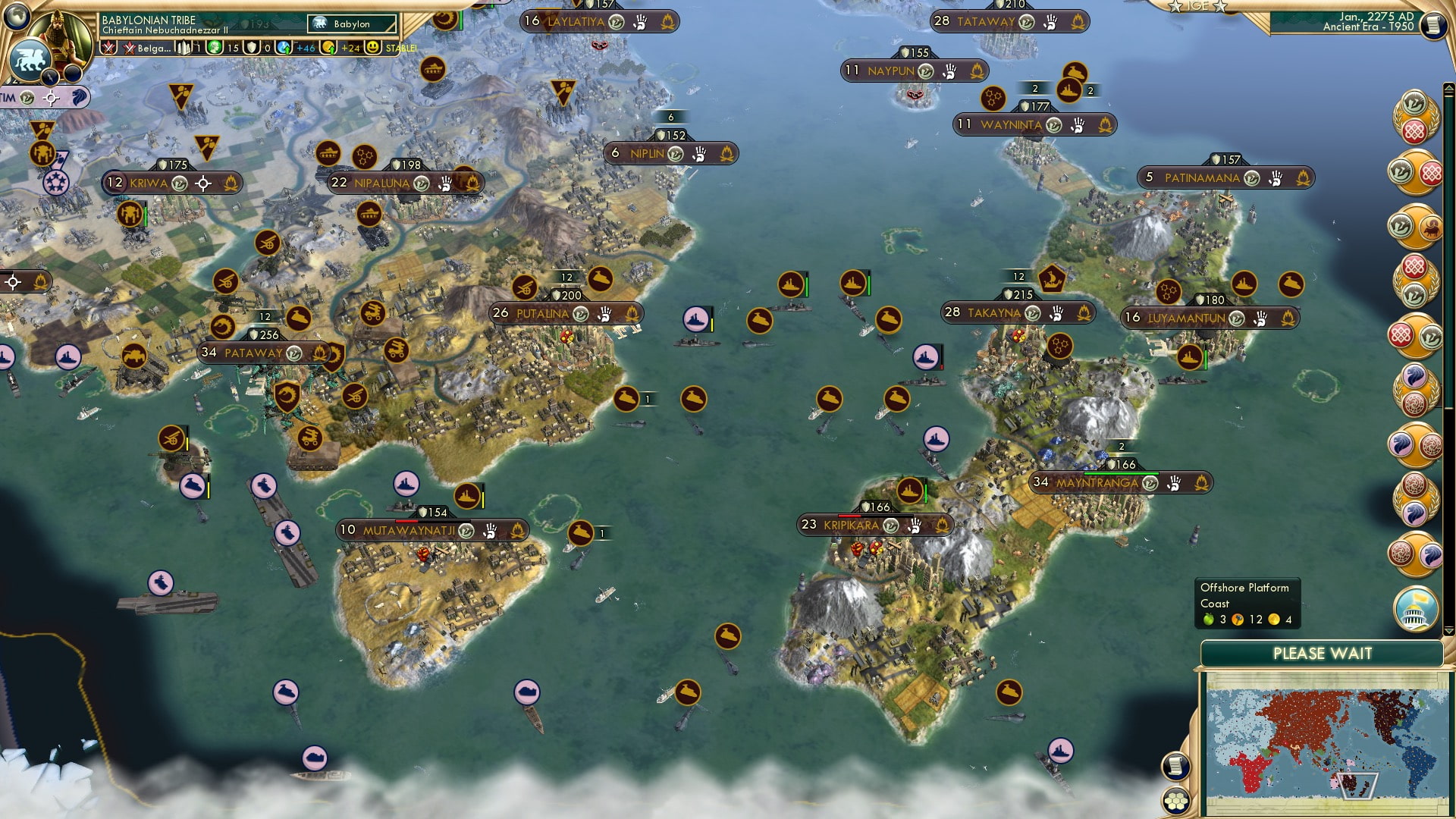Click the STABLE! happiness smiley icon
The image size is (1456, 819).
pyautogui.click(x=374, y=47)
